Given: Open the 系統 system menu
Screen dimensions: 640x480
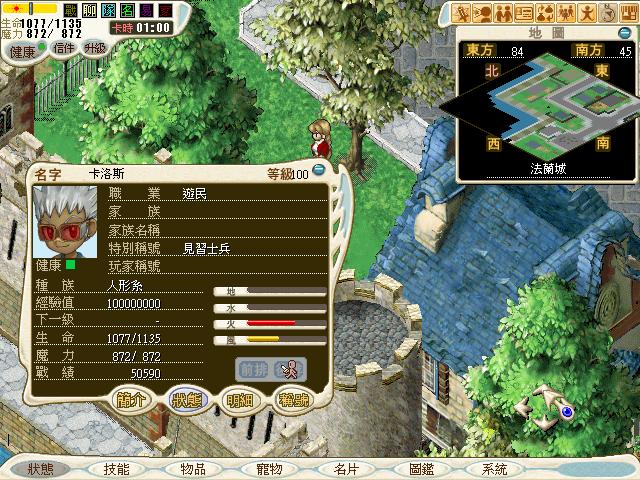Looking at the screenshot, I should coord(494,469).
